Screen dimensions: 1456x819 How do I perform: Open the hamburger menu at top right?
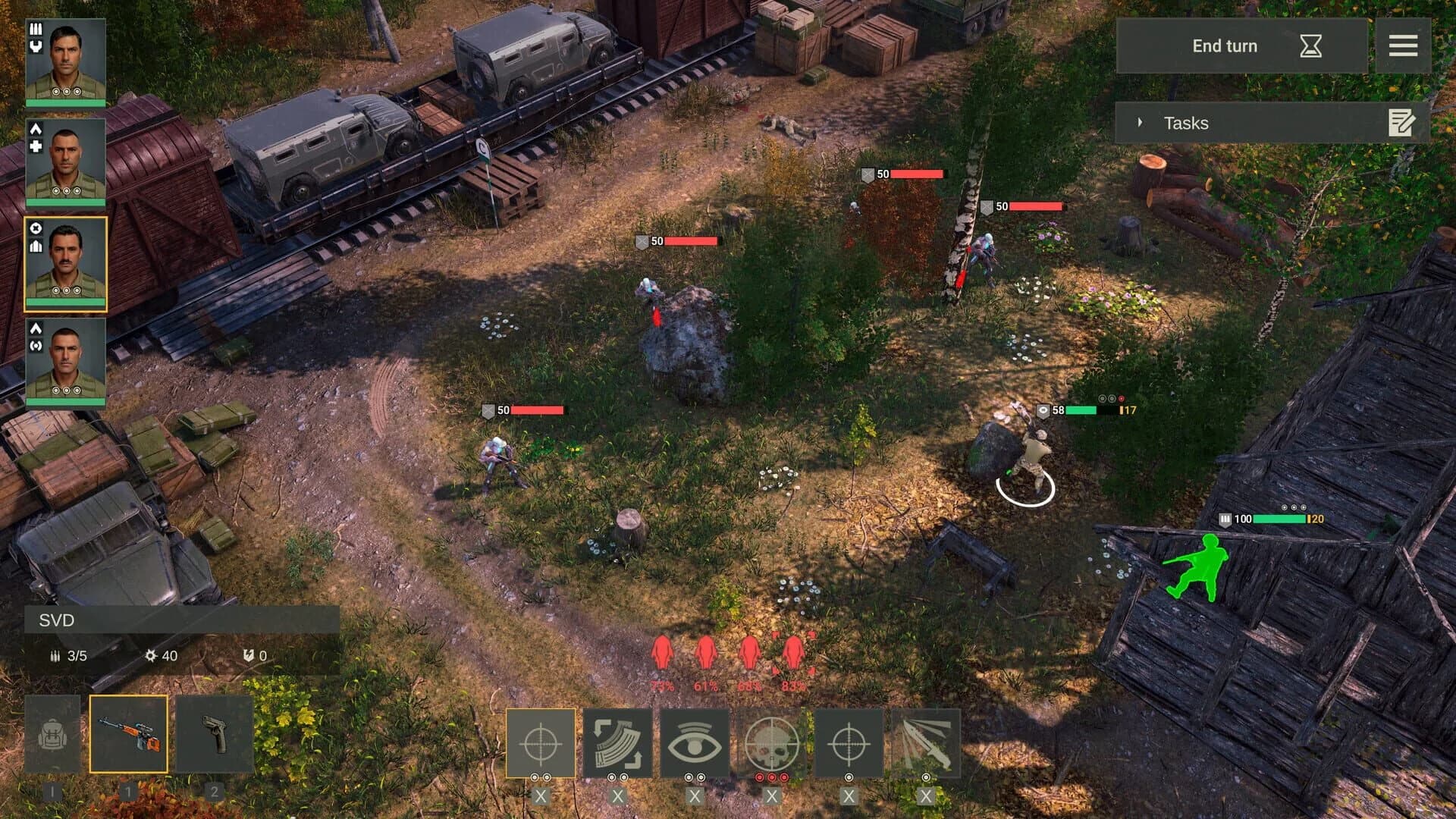(x=1404, y=45)
